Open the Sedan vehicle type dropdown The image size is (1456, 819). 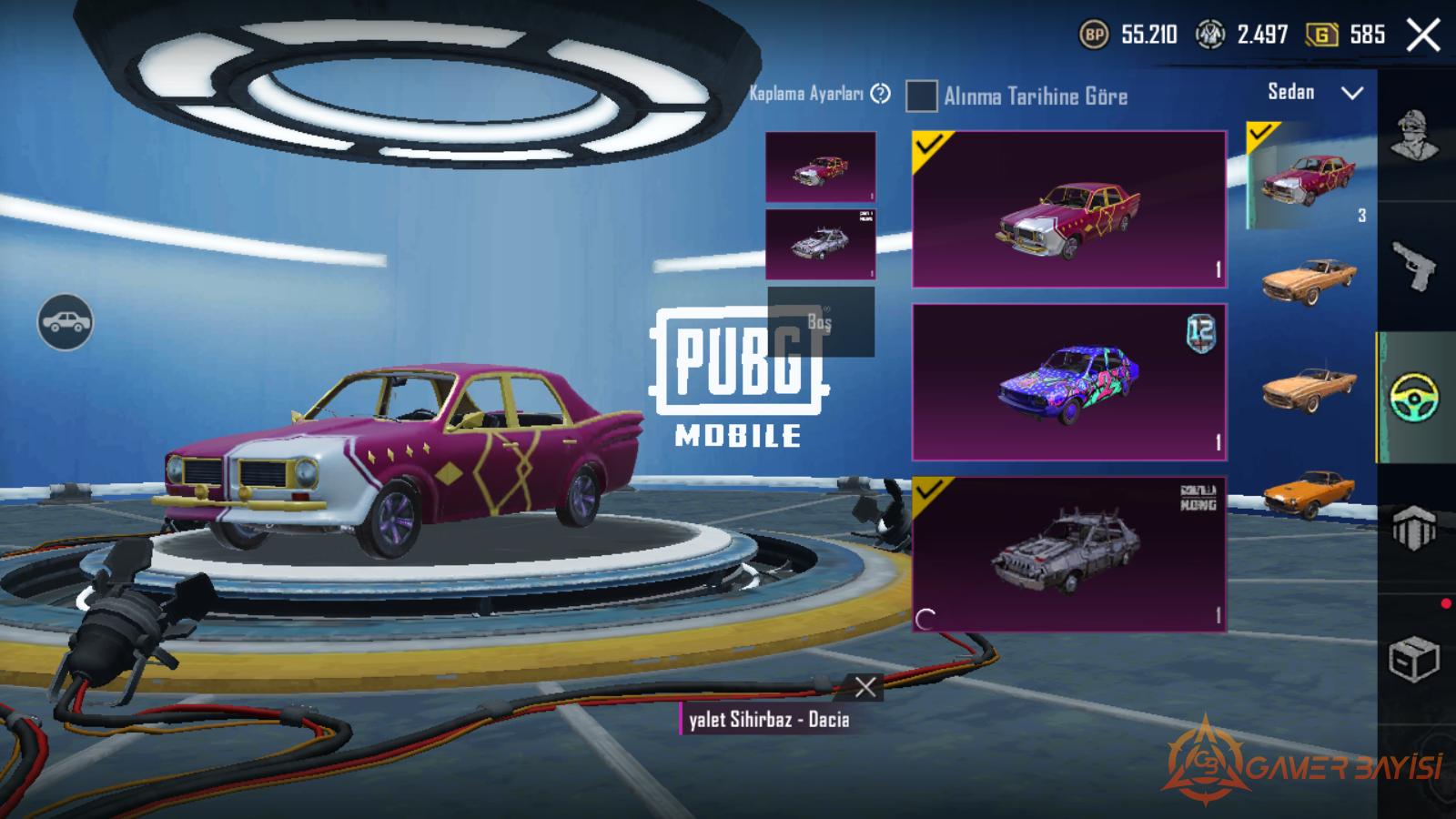(x=1315, y=93)
